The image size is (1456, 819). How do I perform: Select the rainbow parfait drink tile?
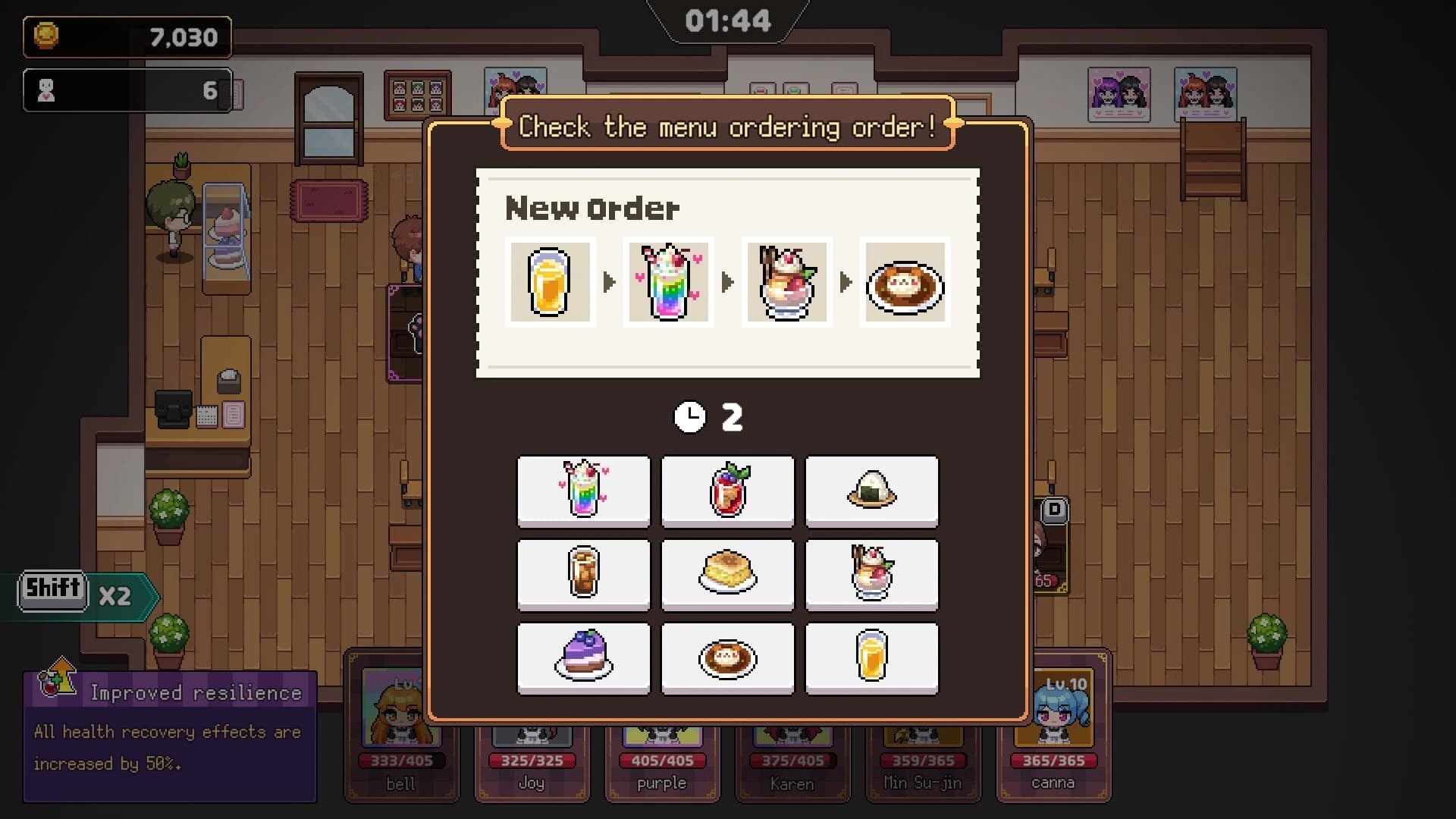click(583, 491)
